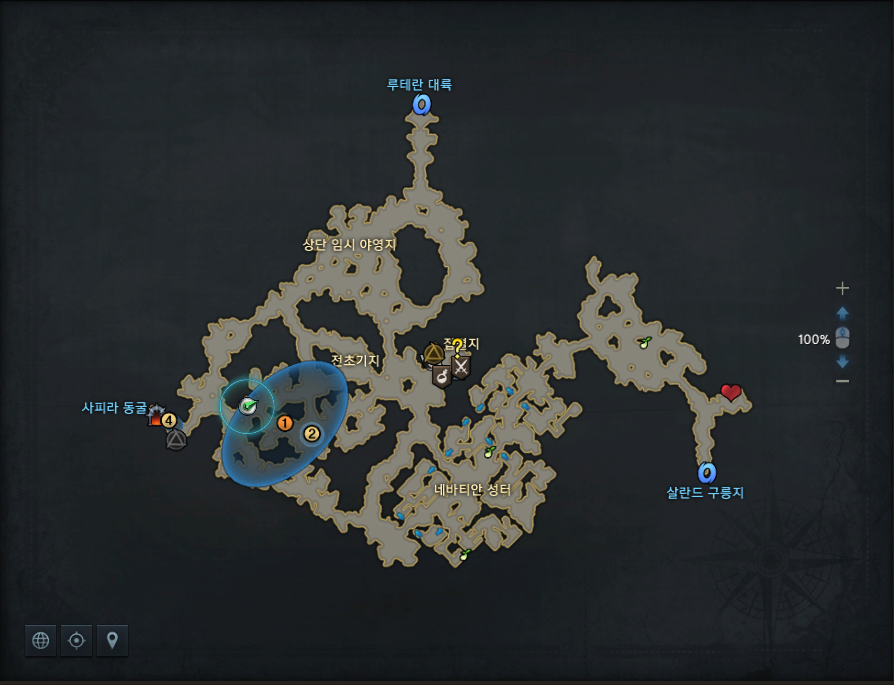Viewport: 894px width, 685px height.
Task: Select the 루테란 대륙 portal marker
Action: pyautogui.click(x=422, y=104)
